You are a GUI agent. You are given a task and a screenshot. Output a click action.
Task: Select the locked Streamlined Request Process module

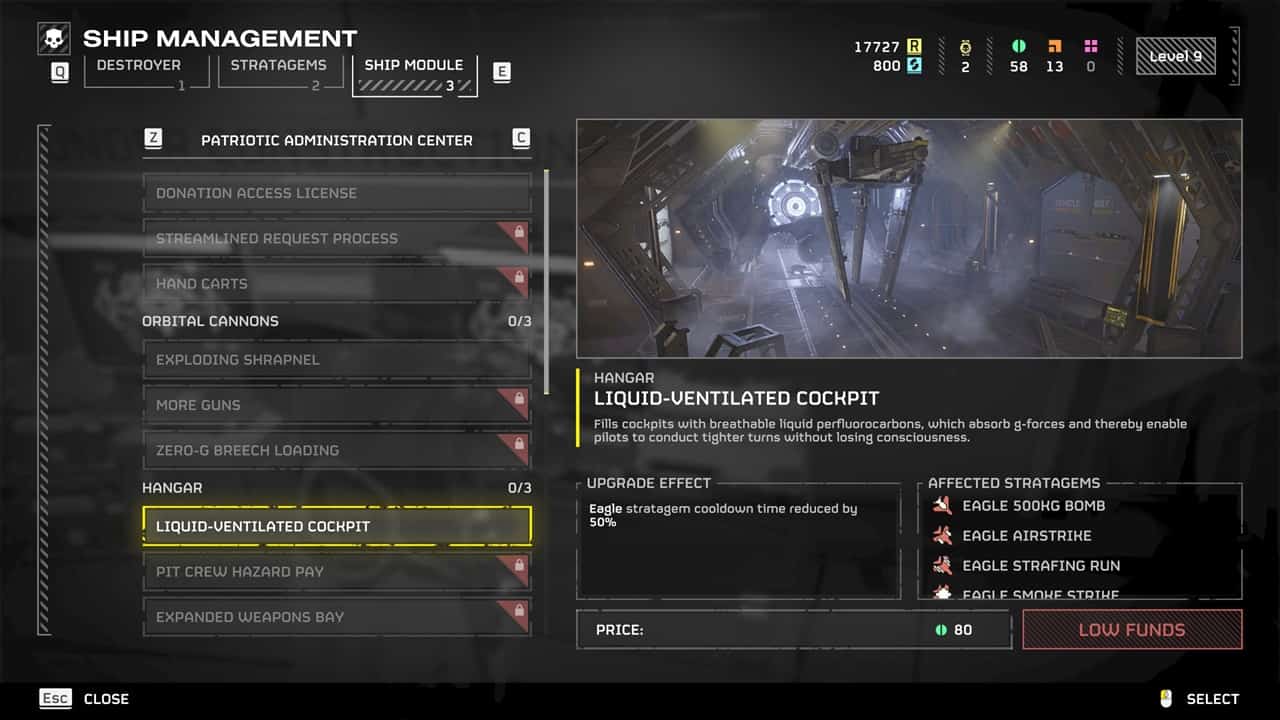click(336, 239)
